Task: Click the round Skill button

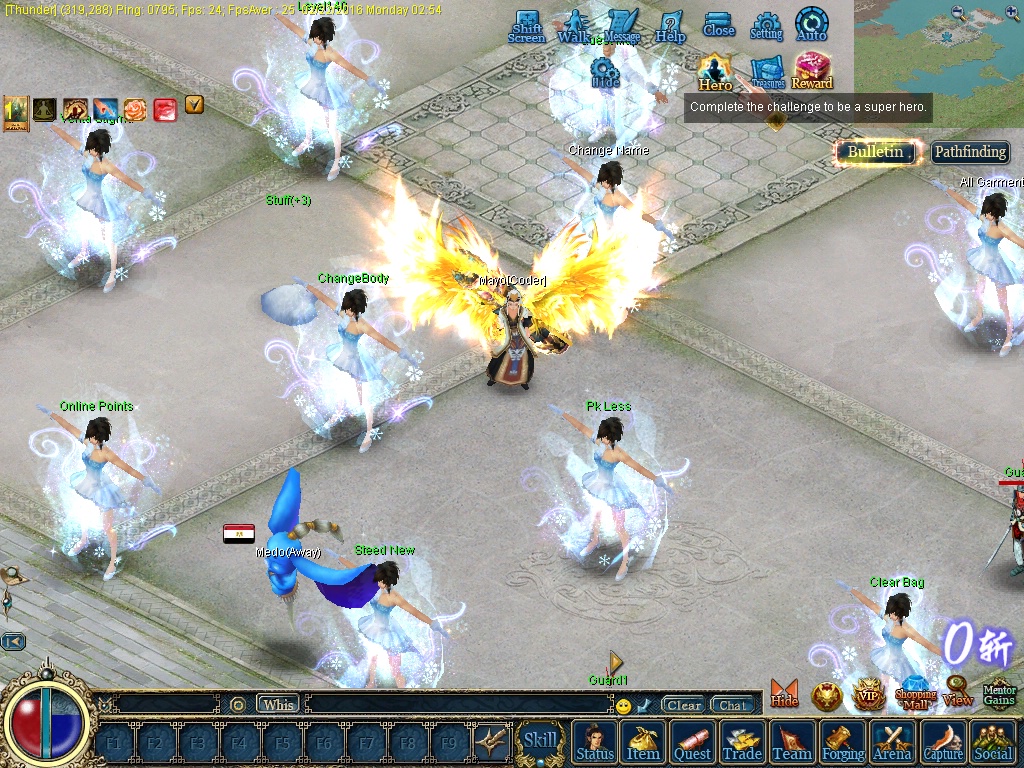Action: (541, 741)
